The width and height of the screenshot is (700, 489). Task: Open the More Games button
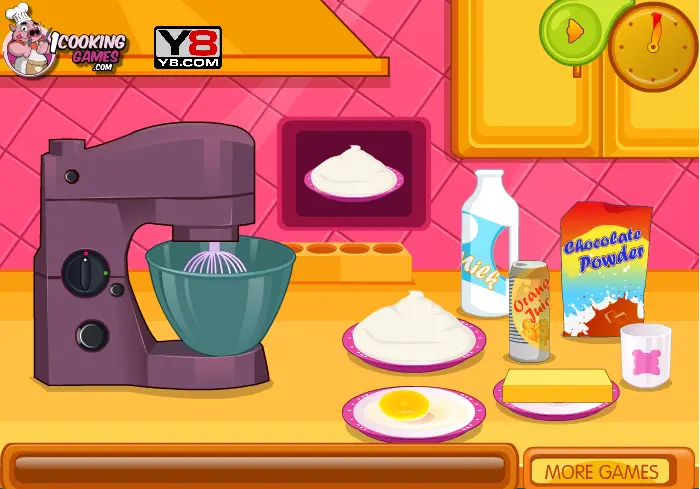tap(601, 471)
